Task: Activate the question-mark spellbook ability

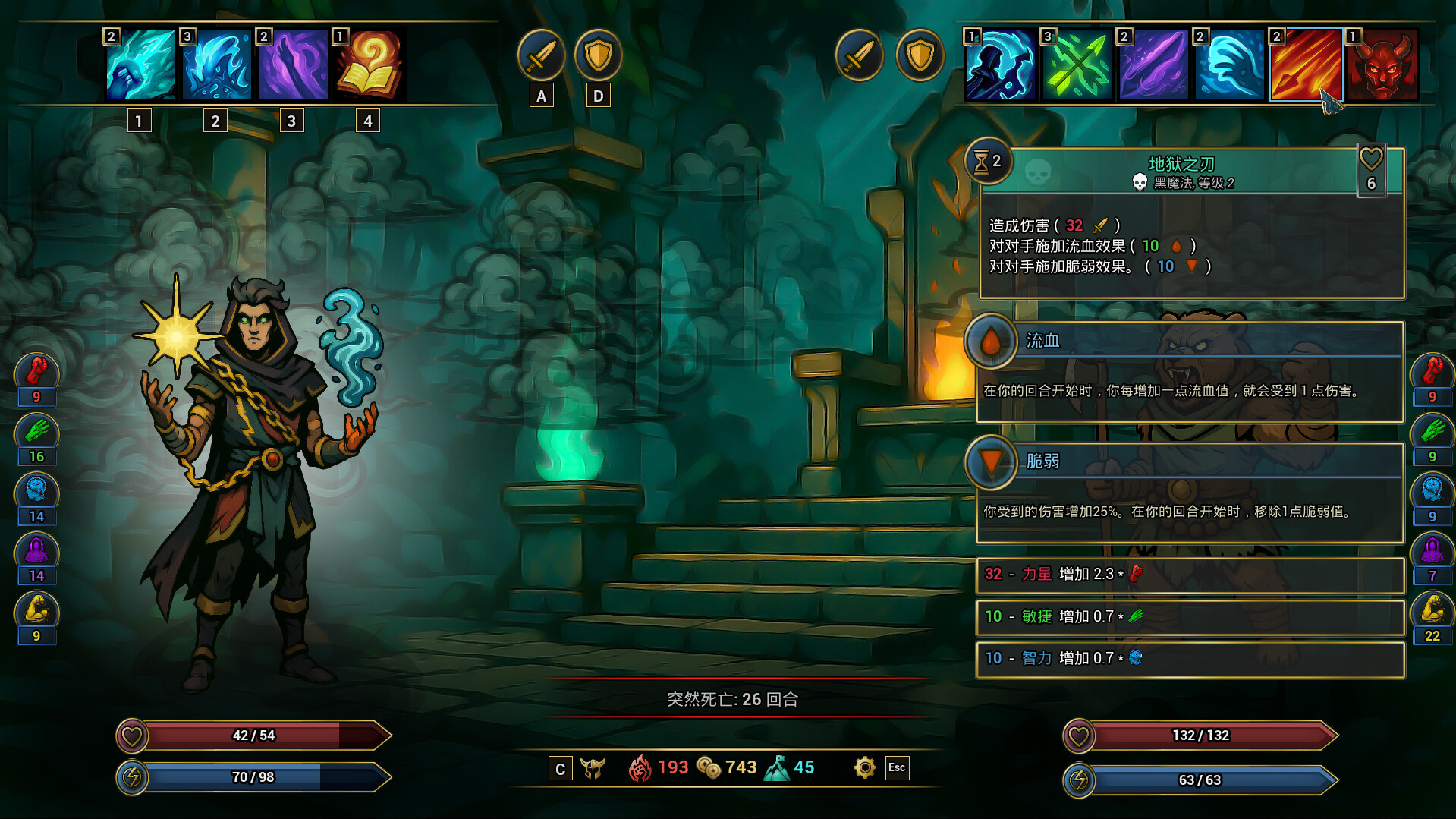Action: 370,65
